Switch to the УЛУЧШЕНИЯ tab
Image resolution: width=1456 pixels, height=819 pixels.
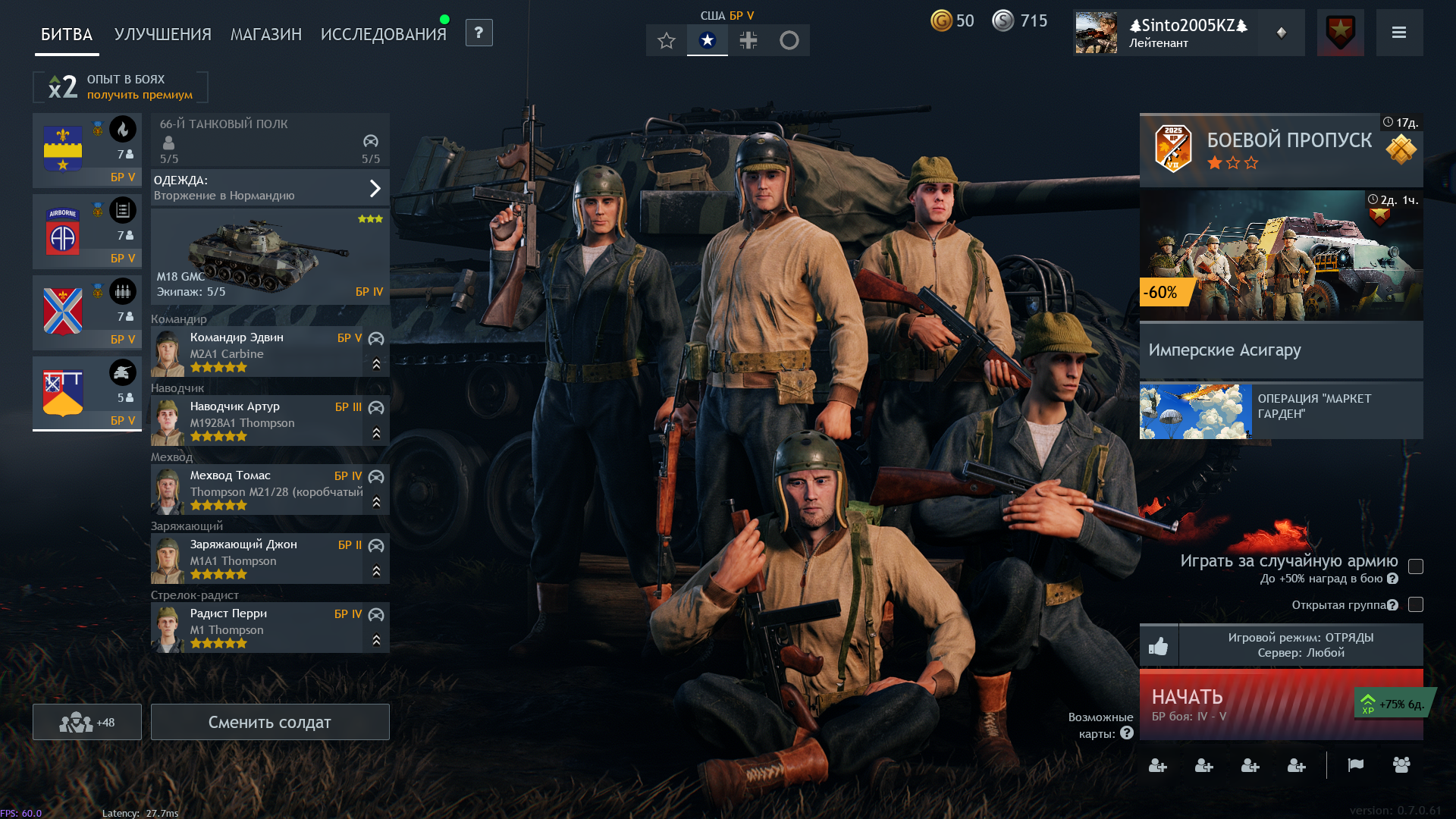[x=162, y=35]
